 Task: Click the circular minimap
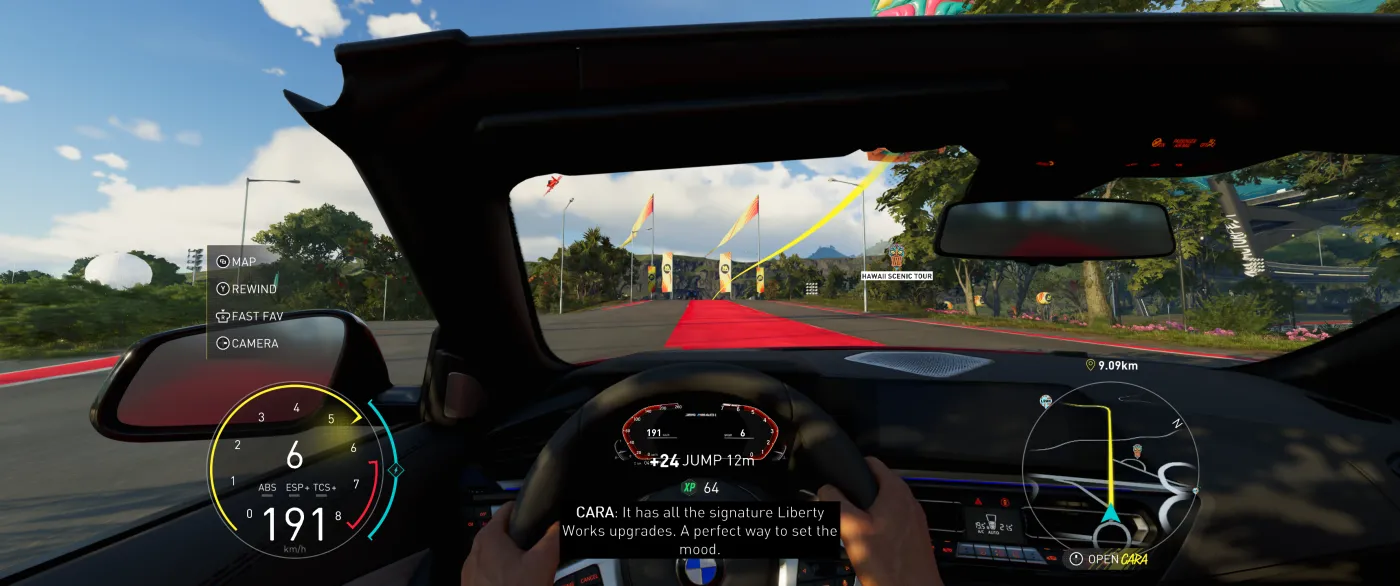[1109, 470]
